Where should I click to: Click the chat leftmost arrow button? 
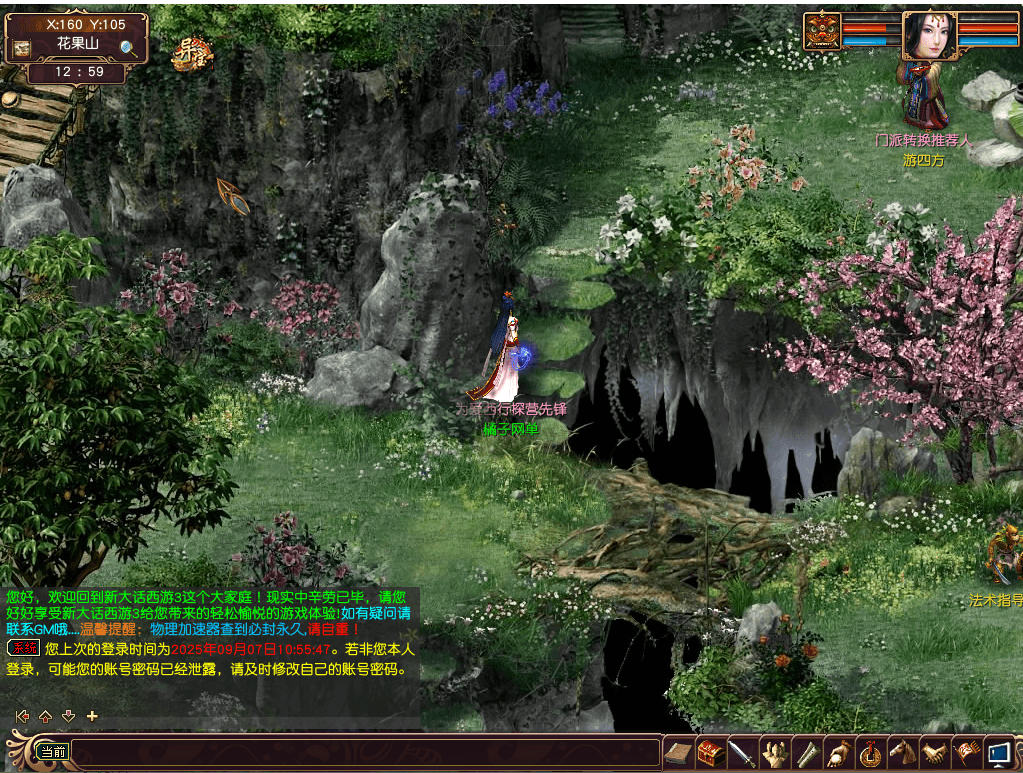coord(22,716)
